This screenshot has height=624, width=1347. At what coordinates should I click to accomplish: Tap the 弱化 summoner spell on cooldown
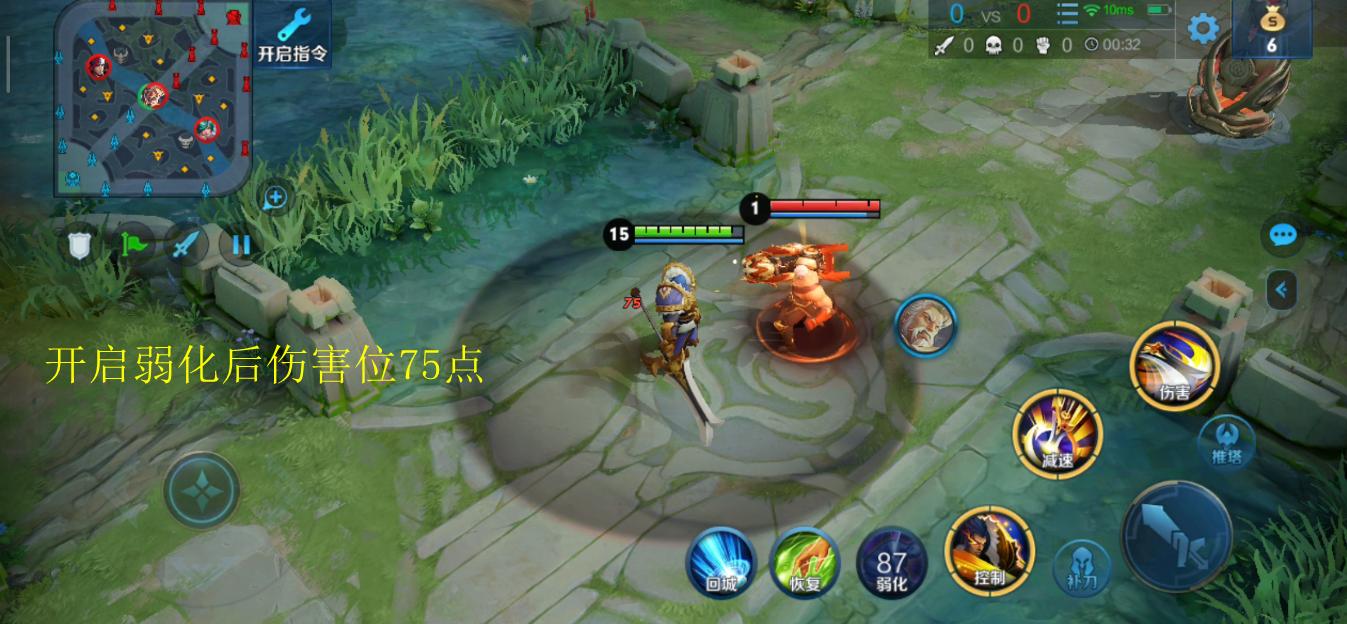(891, 563)
